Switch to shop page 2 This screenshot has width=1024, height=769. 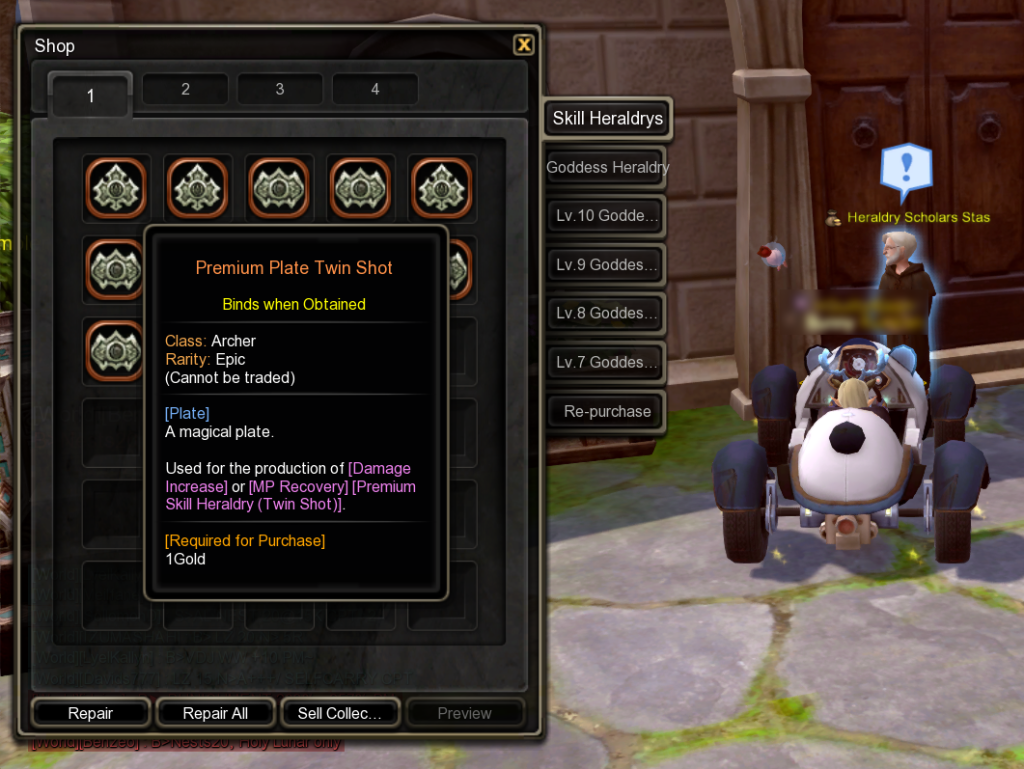click(185, 89)
